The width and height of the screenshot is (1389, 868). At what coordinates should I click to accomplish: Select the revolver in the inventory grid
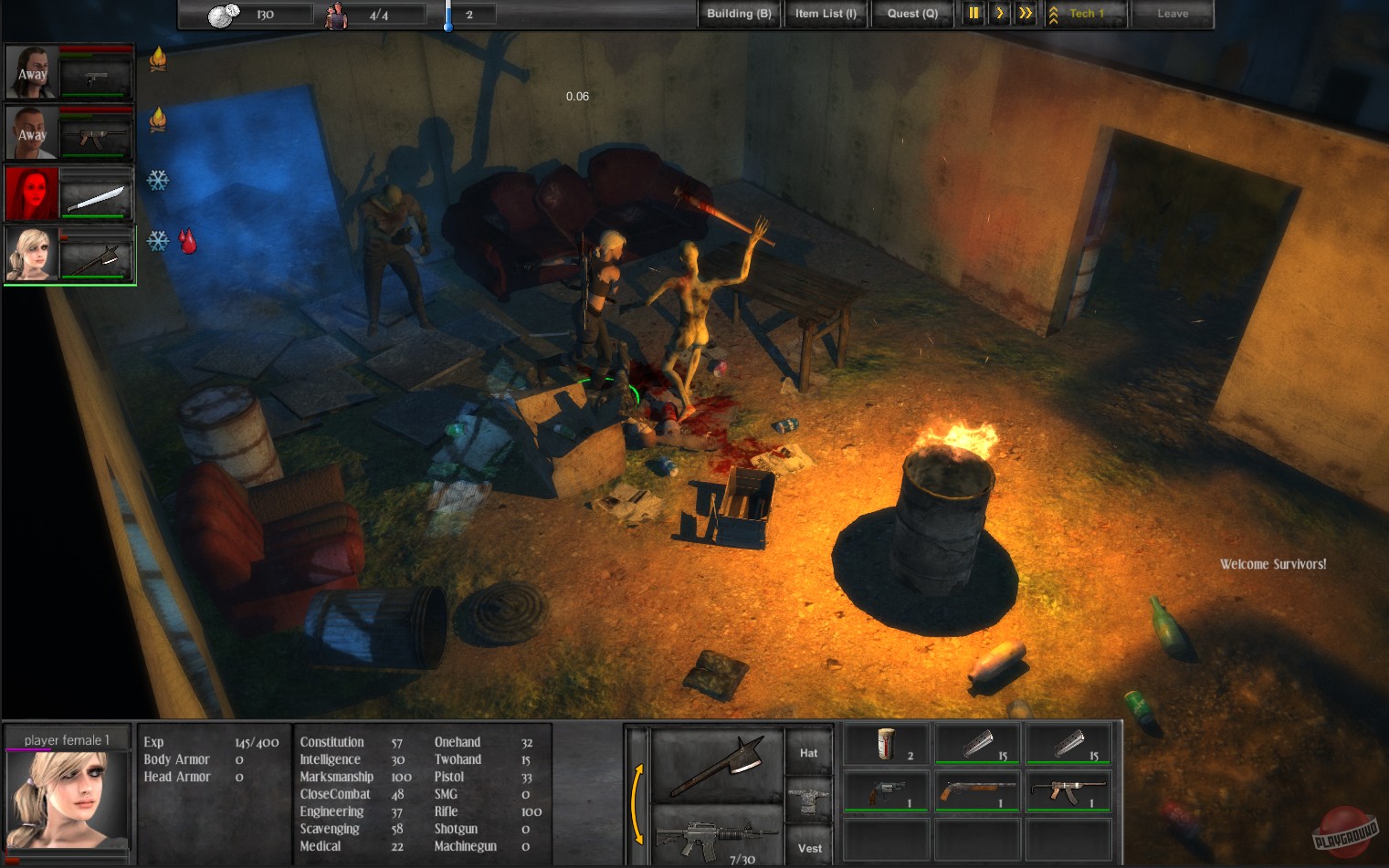coord(884,790)
